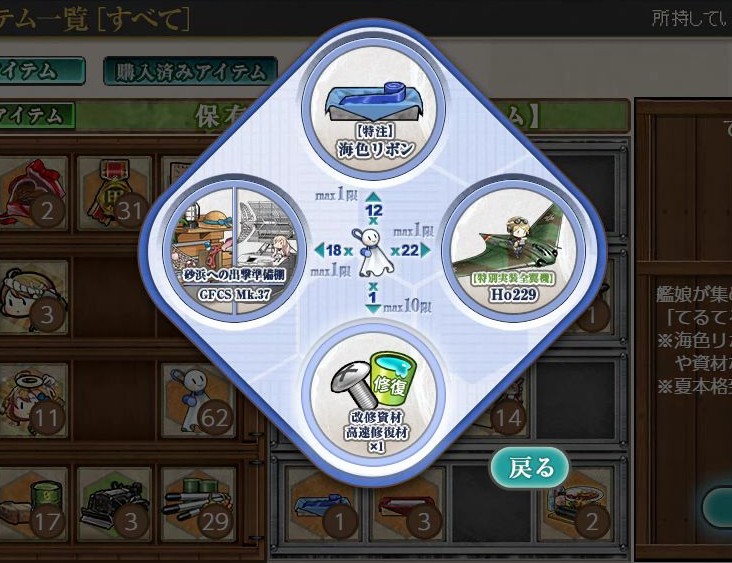Switch to the 購入済みアイテム tab
Image resolution: width=732 pixels, height=563 pixels.
[x=190, y=71]
